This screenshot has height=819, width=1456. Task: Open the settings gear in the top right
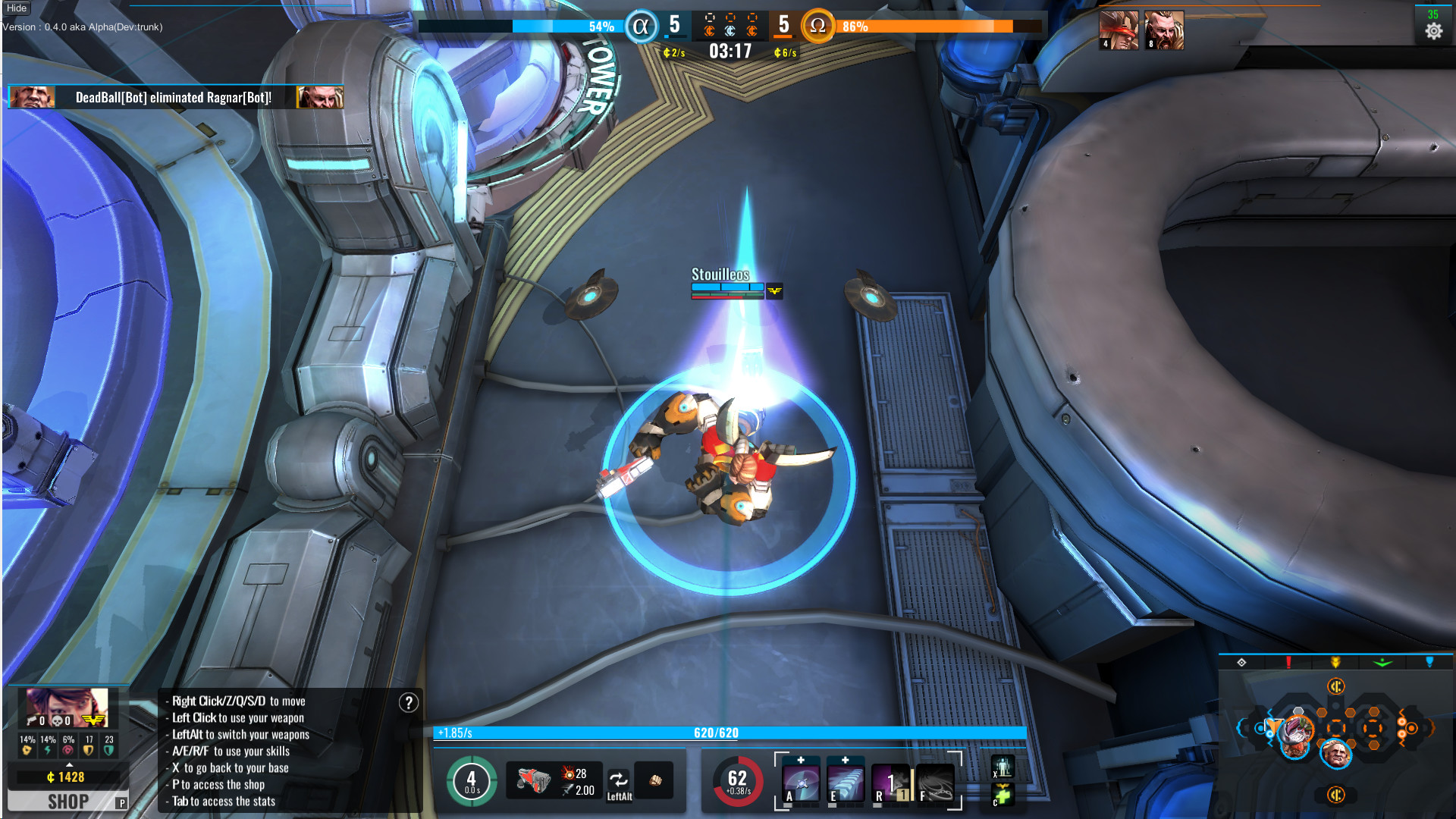coord(1436,30)
